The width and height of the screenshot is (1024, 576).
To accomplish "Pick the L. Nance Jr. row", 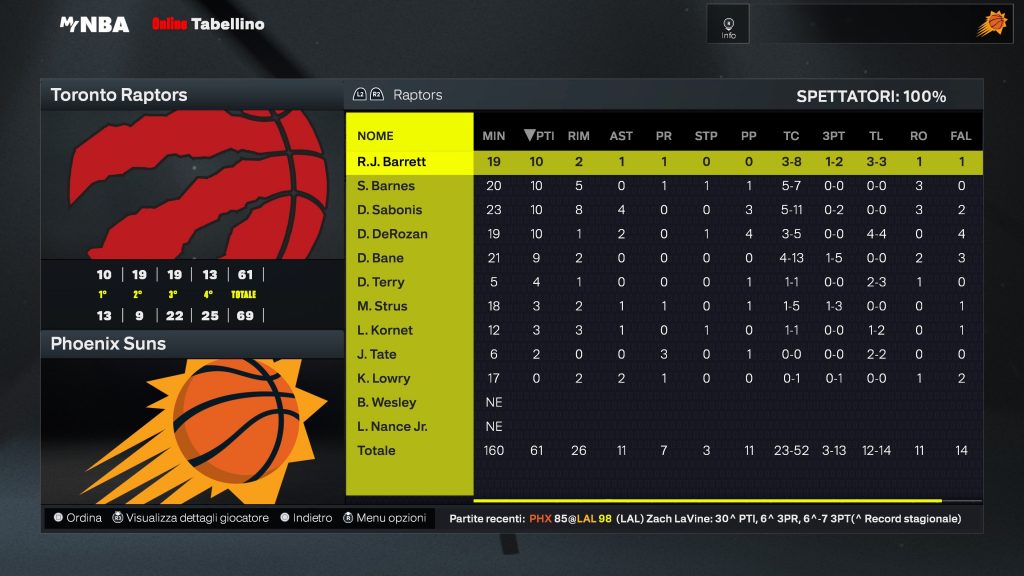I will point(392,426).
